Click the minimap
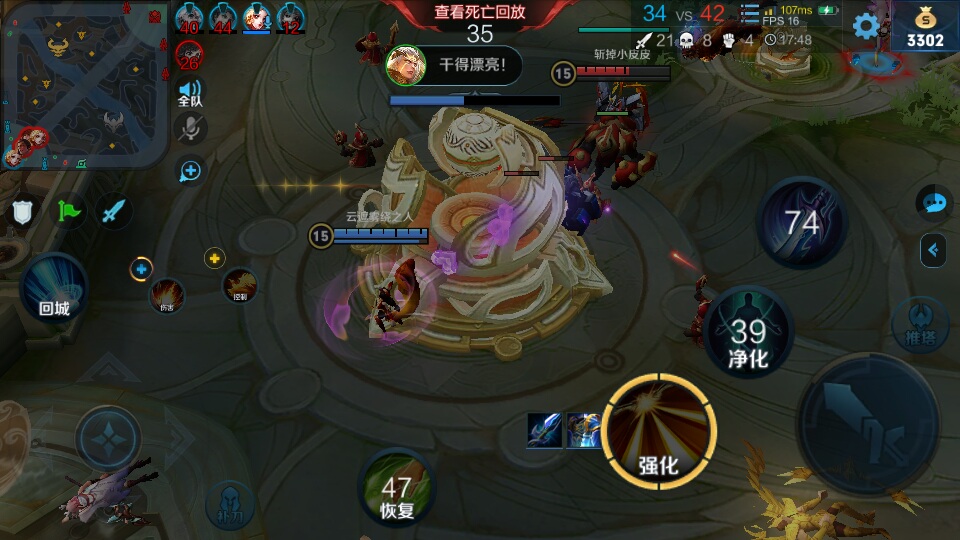Screen dimensions: 960x540 84,85
